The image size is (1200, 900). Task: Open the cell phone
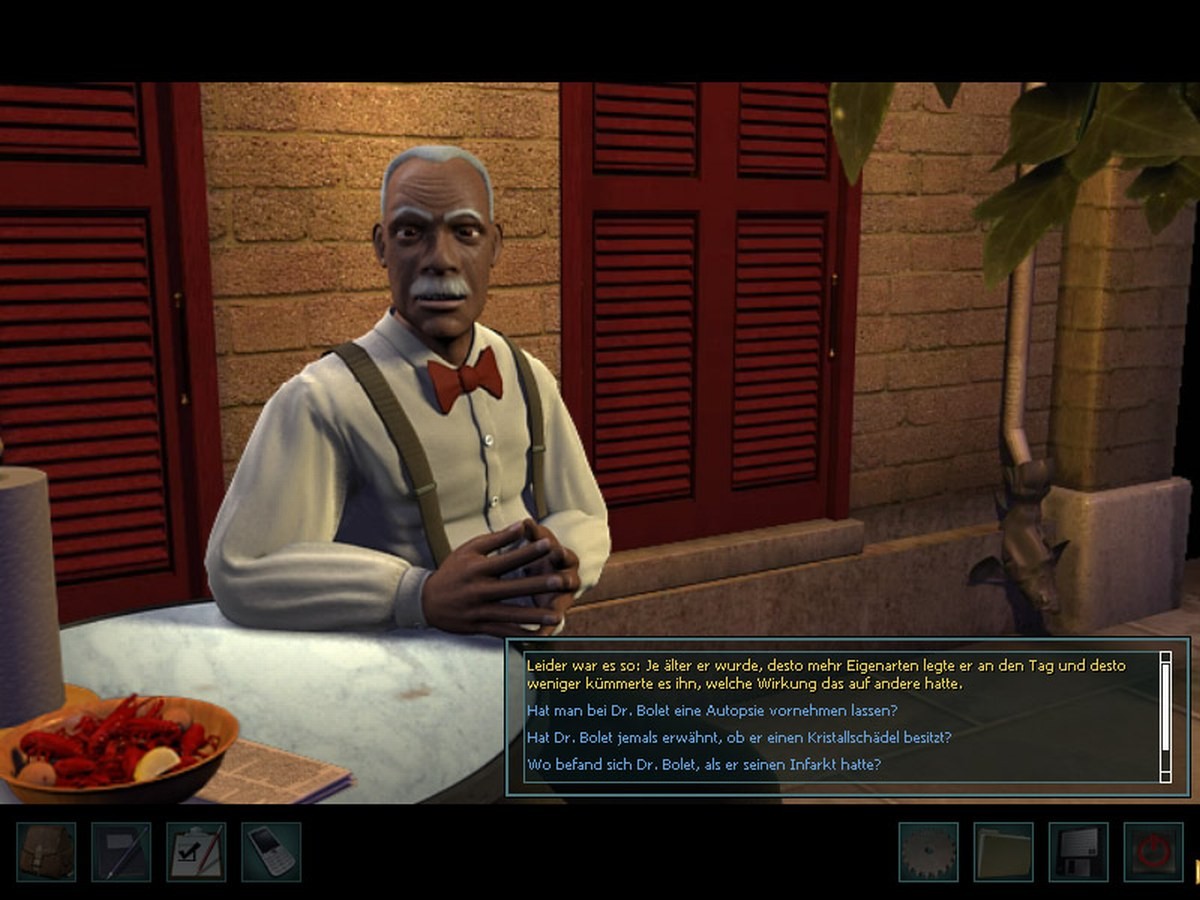click(x=271, y=852)
